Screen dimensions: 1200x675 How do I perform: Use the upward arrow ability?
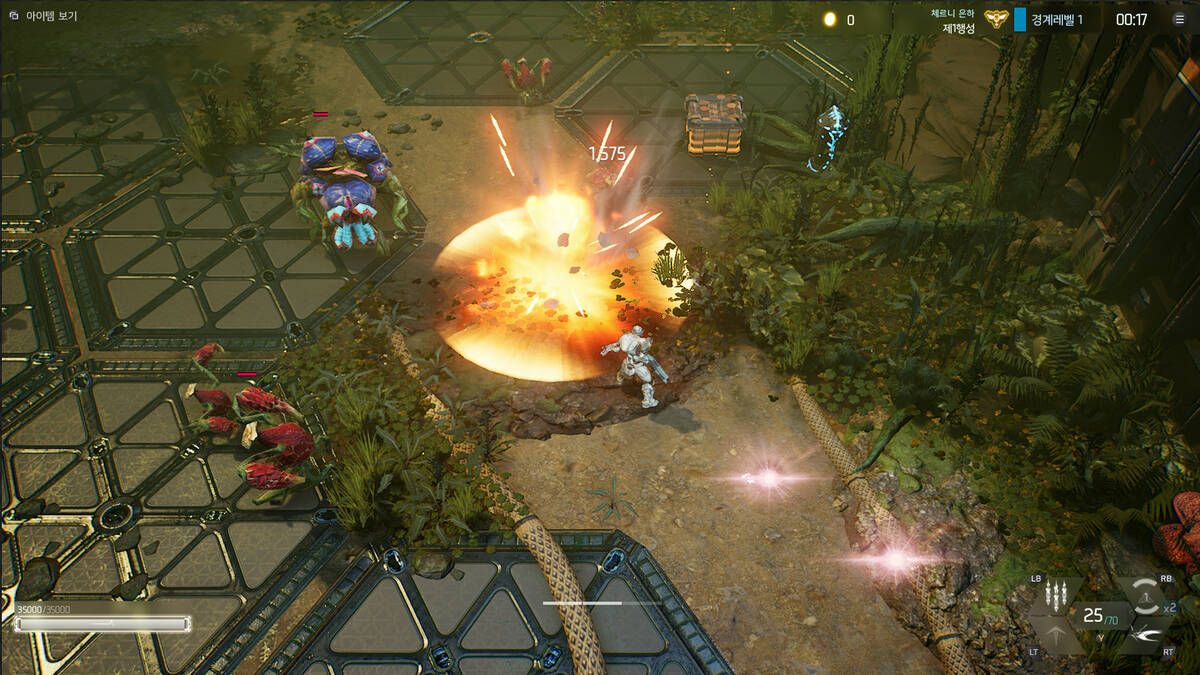[1058, 635]
